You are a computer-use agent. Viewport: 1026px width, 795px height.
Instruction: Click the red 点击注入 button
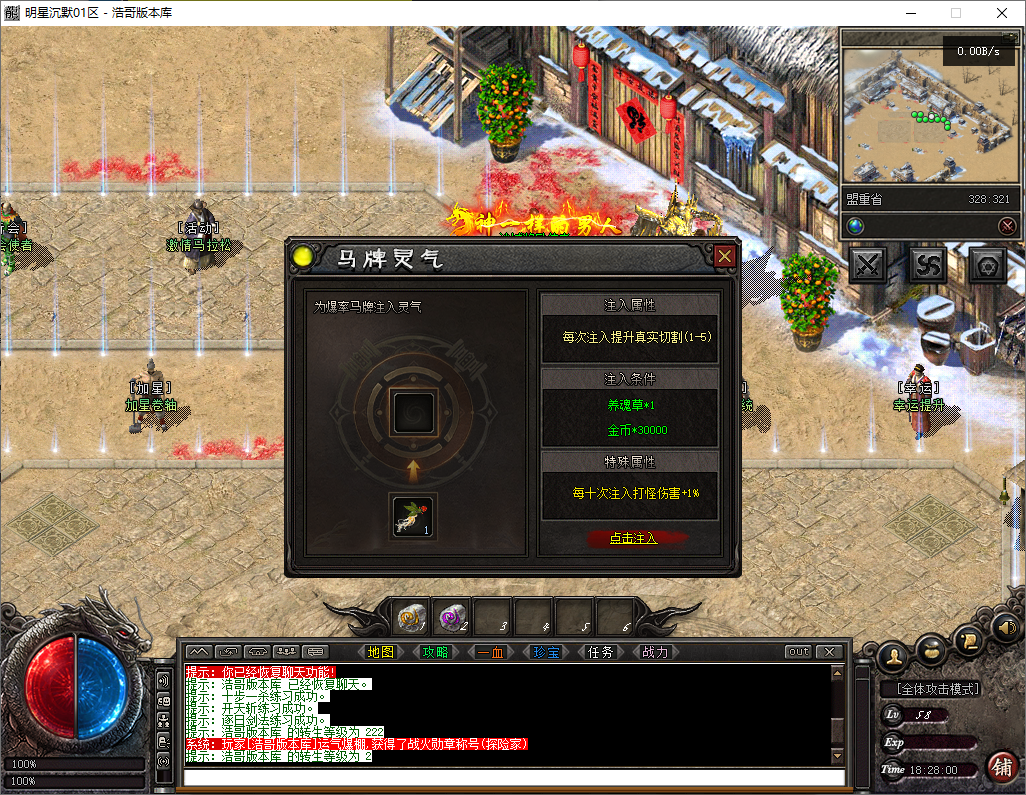point(634,538)
